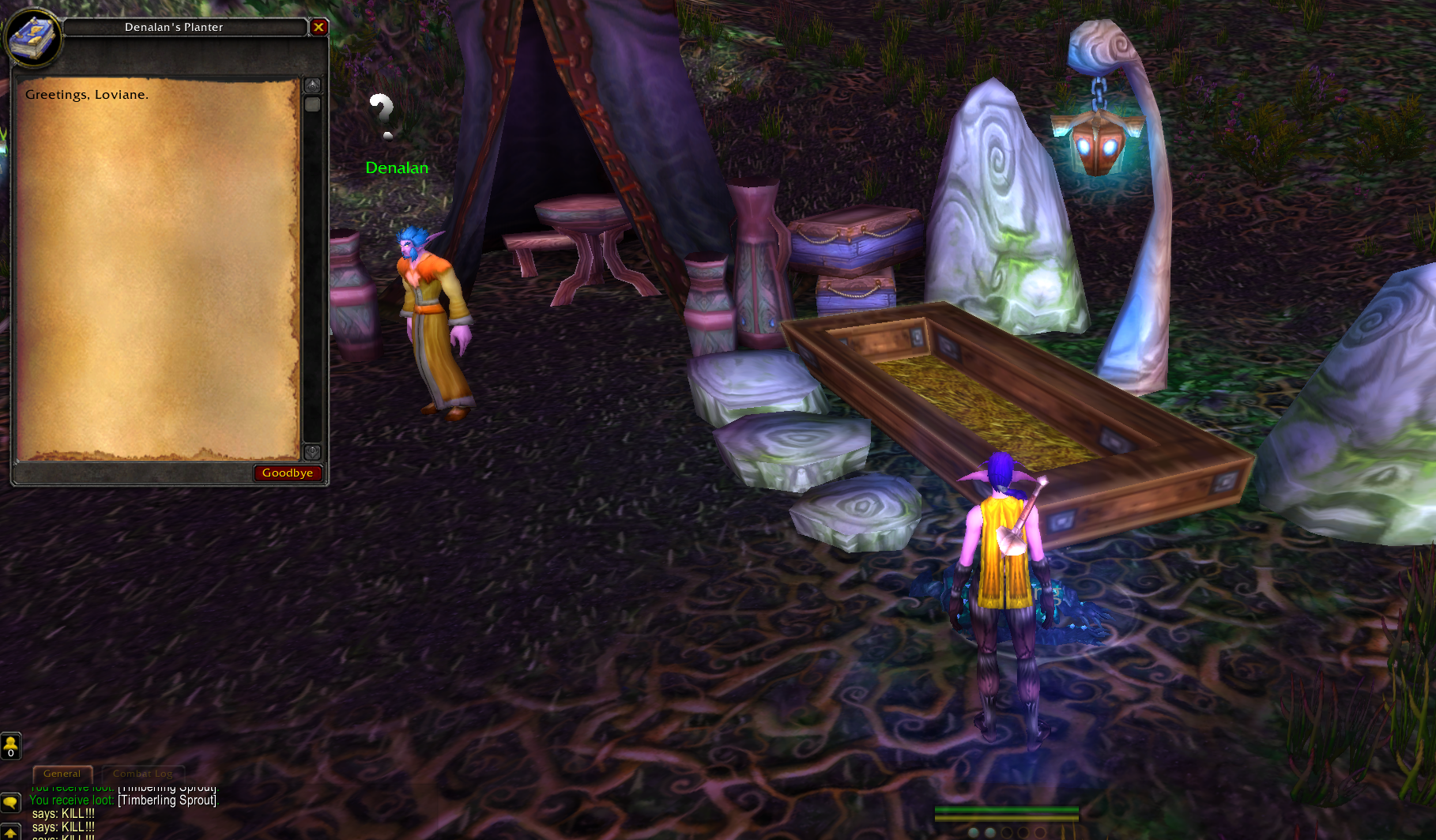Open the social friends list icon
The image size is (1436, 840).
[x=10, y=745]
